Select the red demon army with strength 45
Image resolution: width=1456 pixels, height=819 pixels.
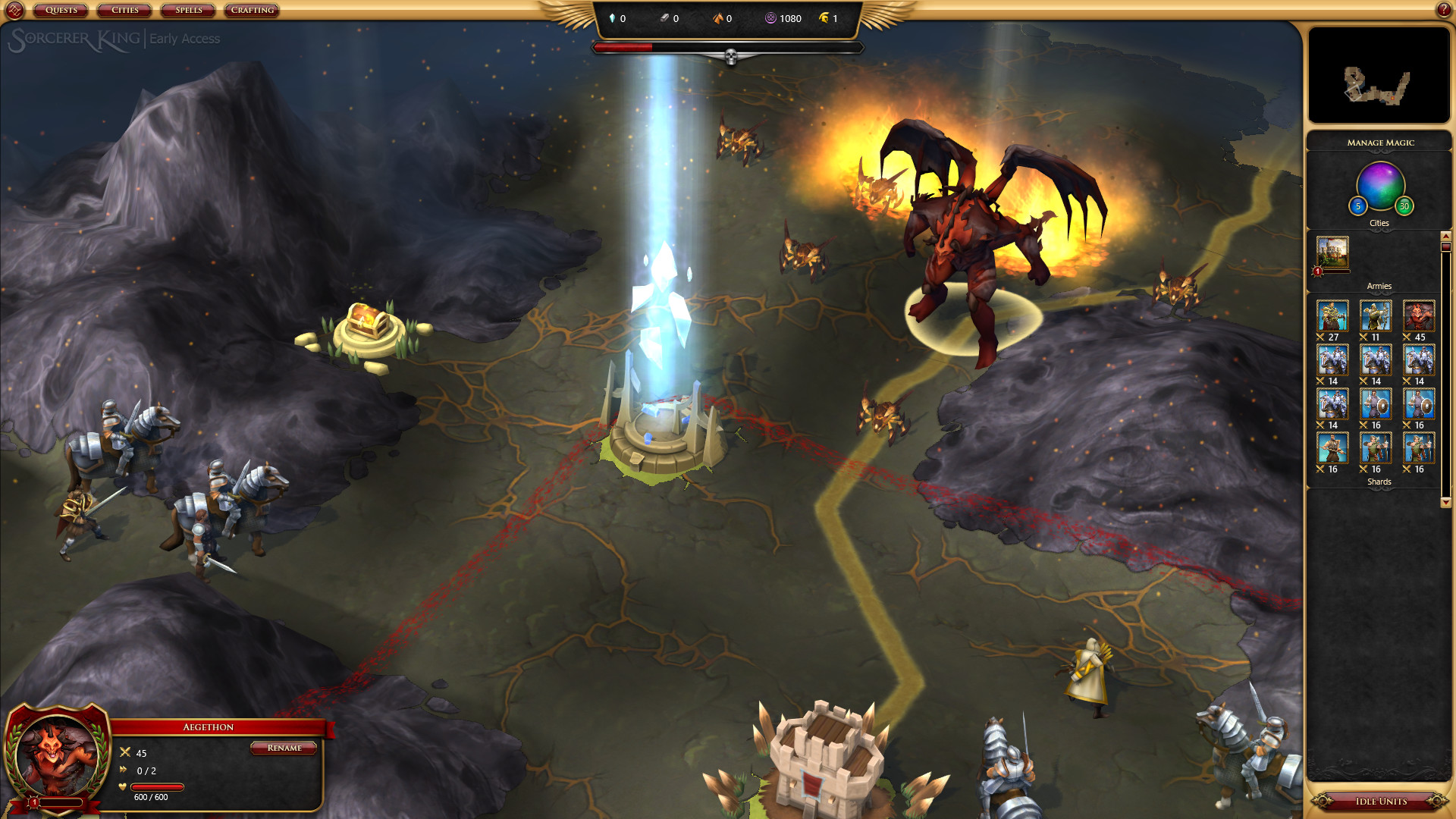click(1418, 316)
